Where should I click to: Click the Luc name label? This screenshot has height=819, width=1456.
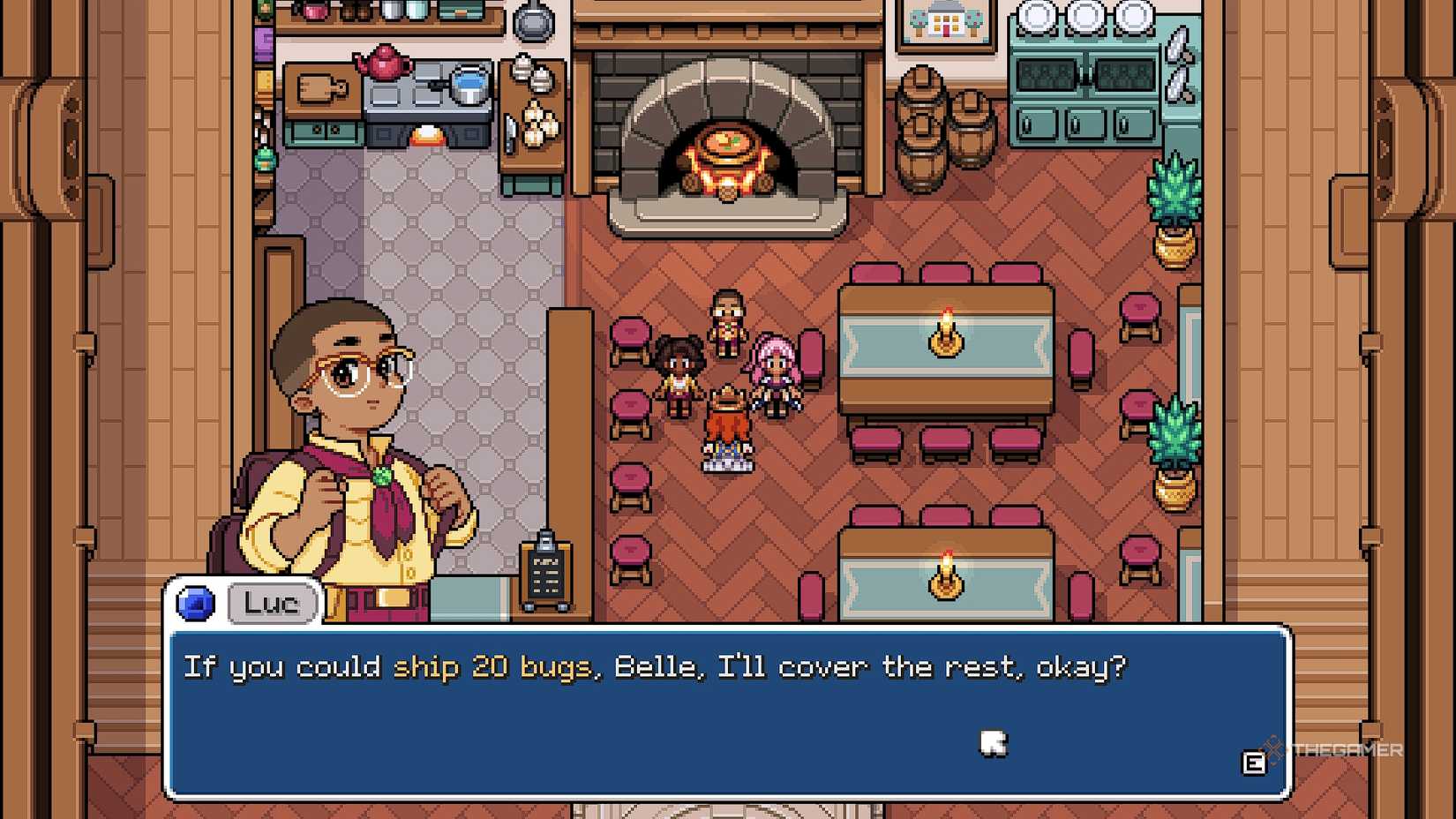click(x=271, y=604)
